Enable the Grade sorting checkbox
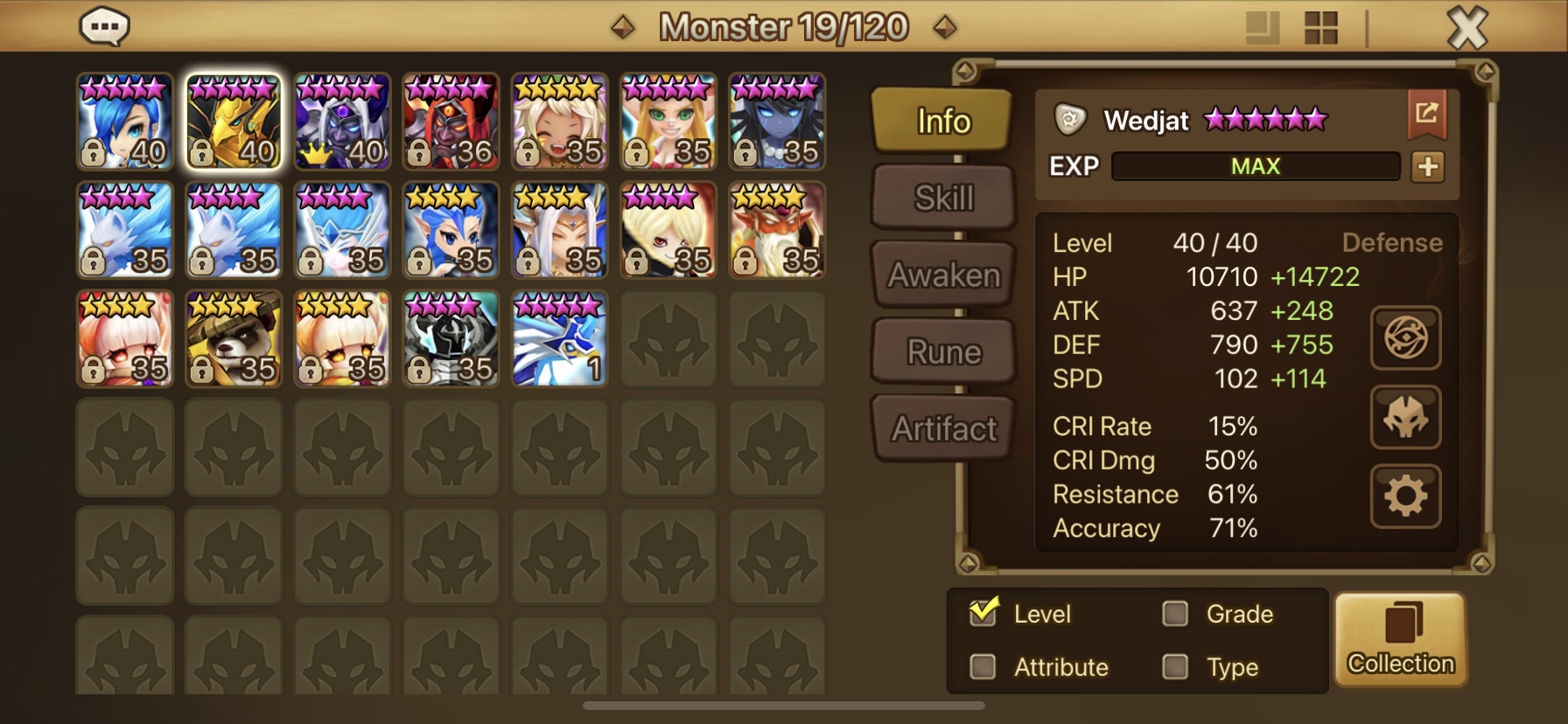The image size is (1568, 724). [1176, 614]
